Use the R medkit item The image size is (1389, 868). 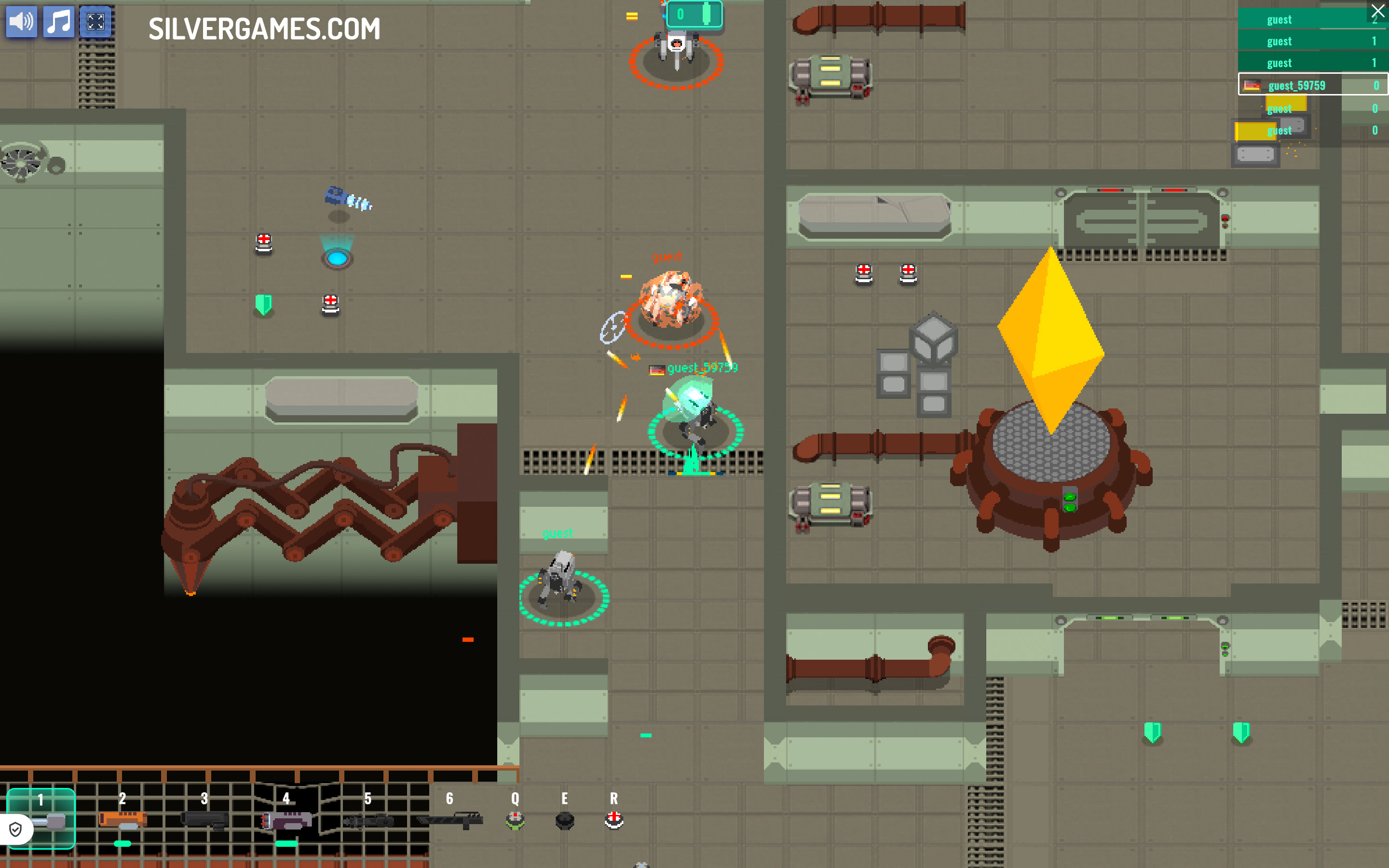click(613, 820)
